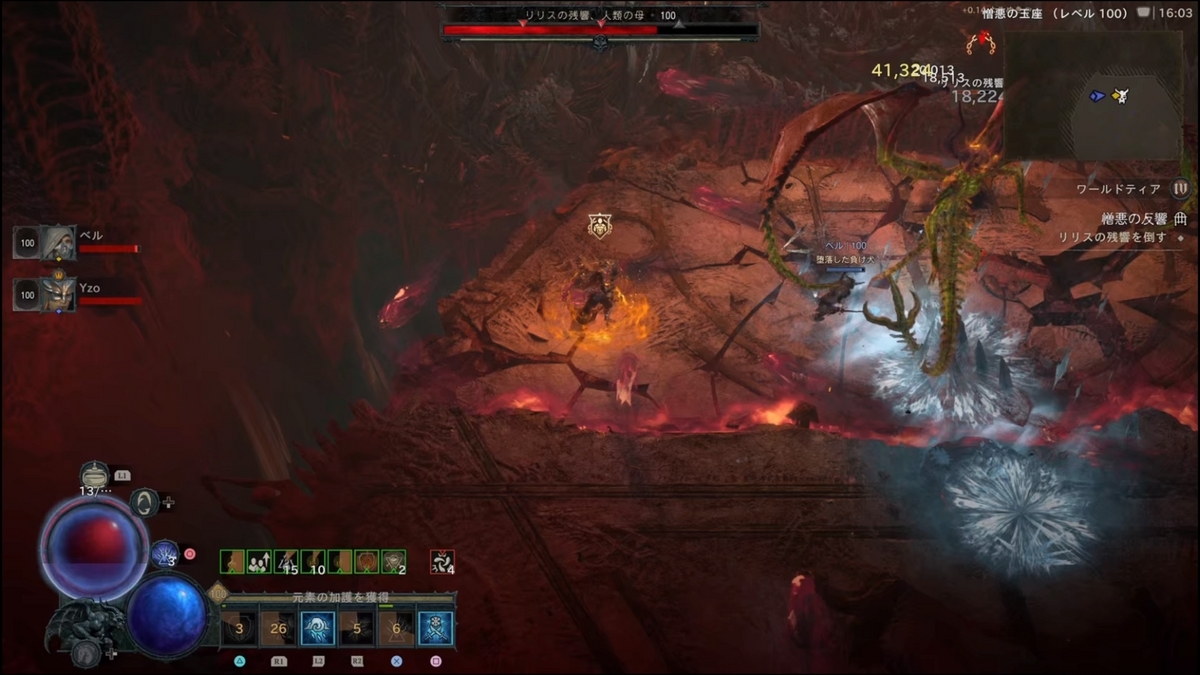
Task: Inspect the buff icon showing 15
Action: click(x=285, y=562)
